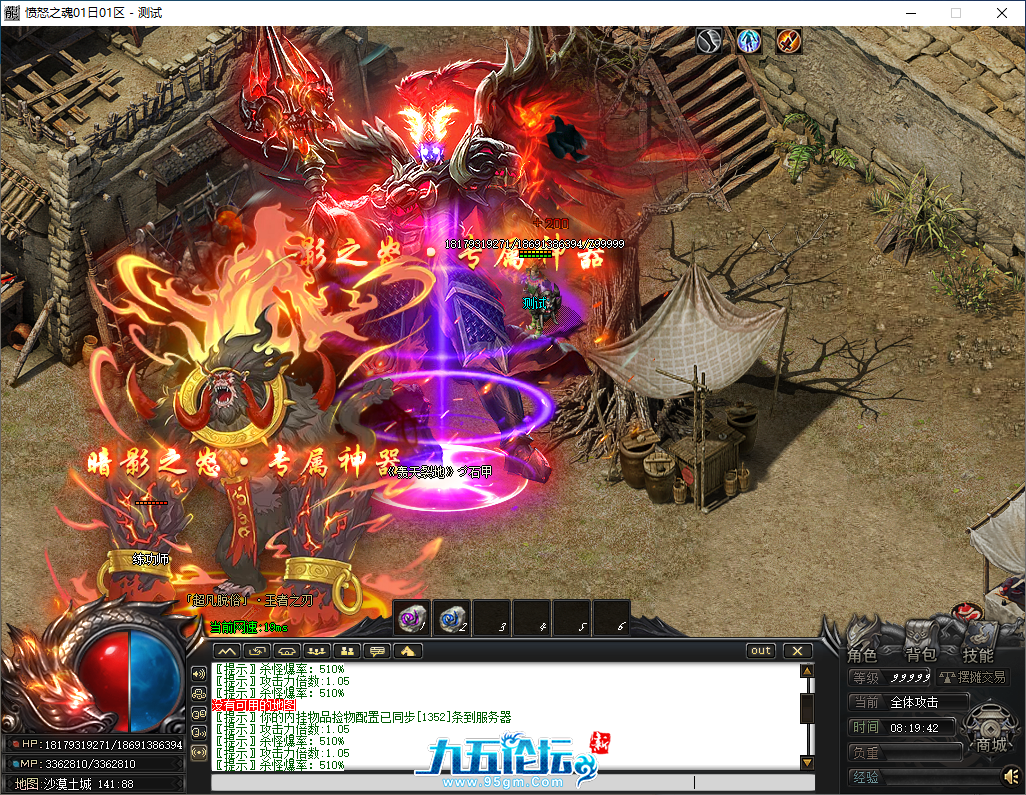Open the 技能 skills panel

pyautogui.click(x=978, y=656)
